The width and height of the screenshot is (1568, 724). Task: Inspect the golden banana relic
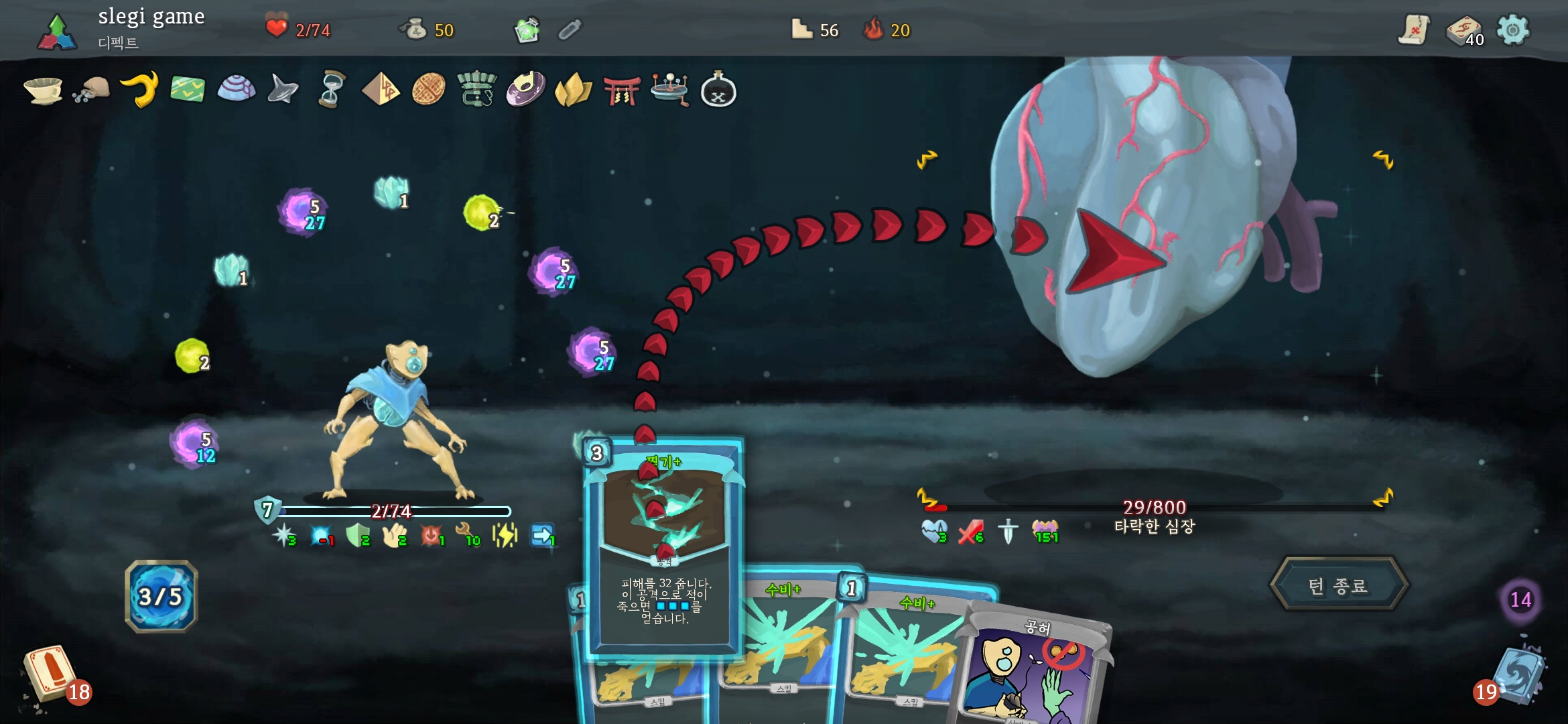[x=140, y=89]
